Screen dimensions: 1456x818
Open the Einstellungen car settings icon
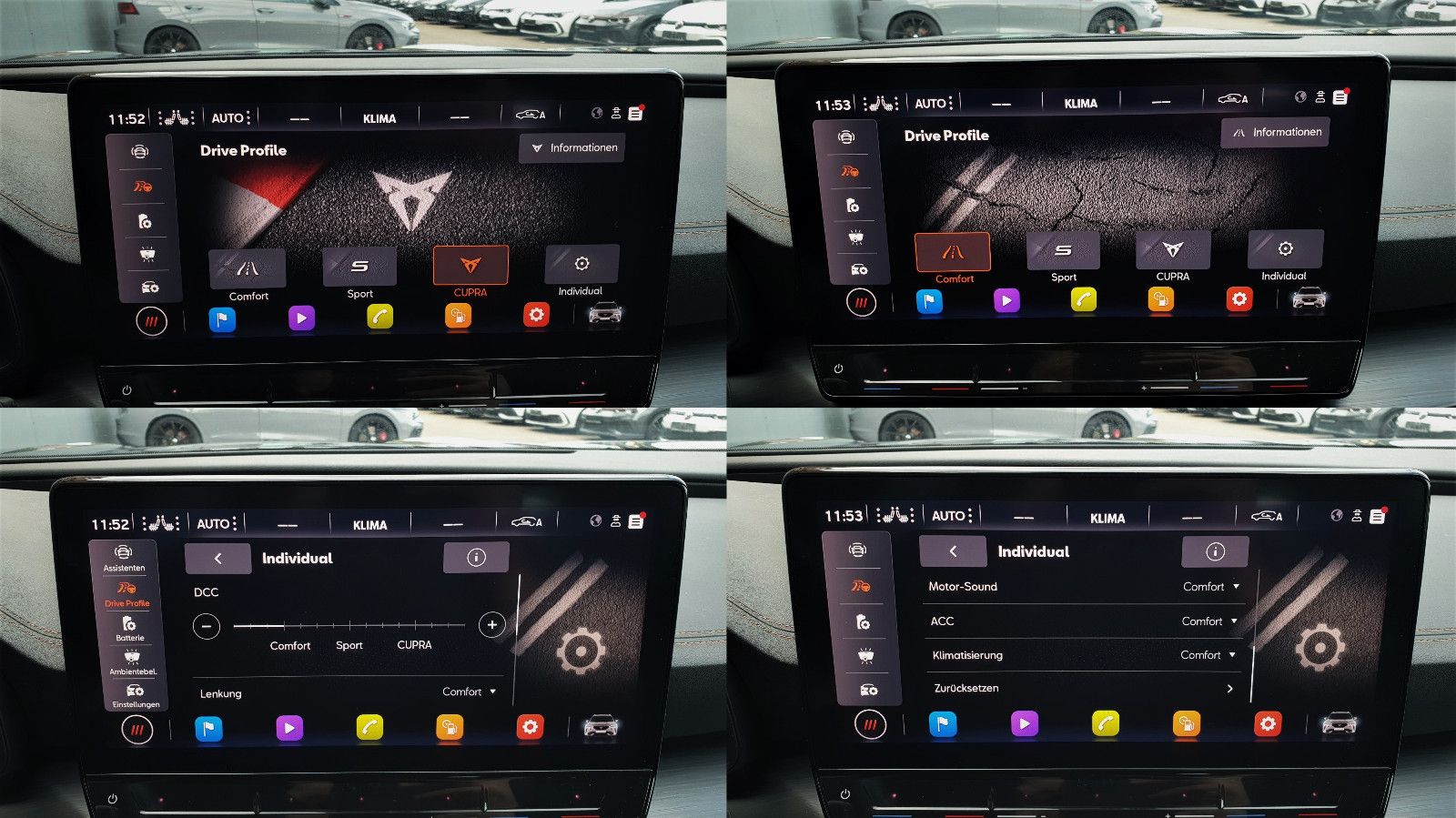pos(134,699)
